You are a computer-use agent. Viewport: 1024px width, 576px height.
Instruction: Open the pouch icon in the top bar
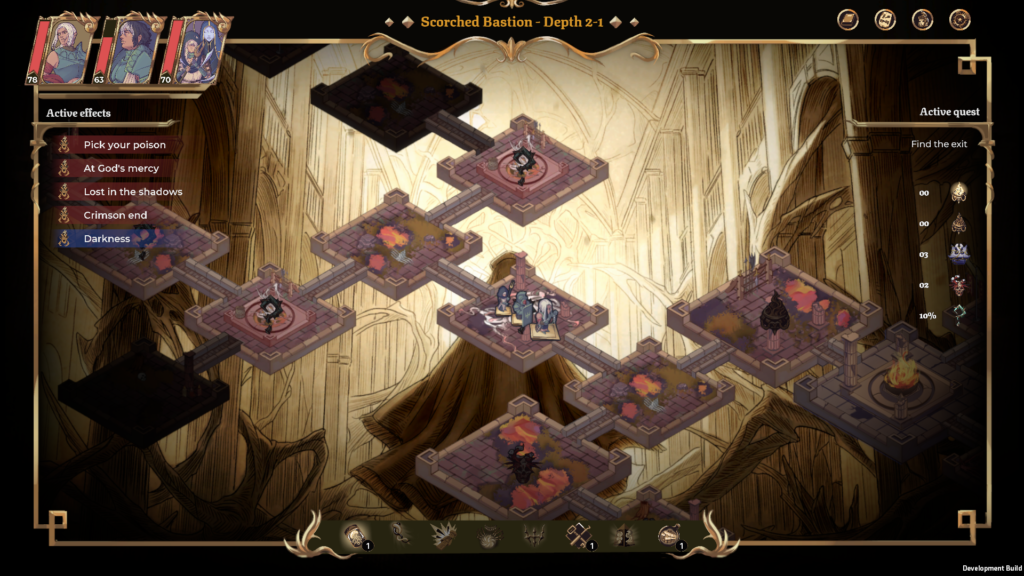coord(922,20)
